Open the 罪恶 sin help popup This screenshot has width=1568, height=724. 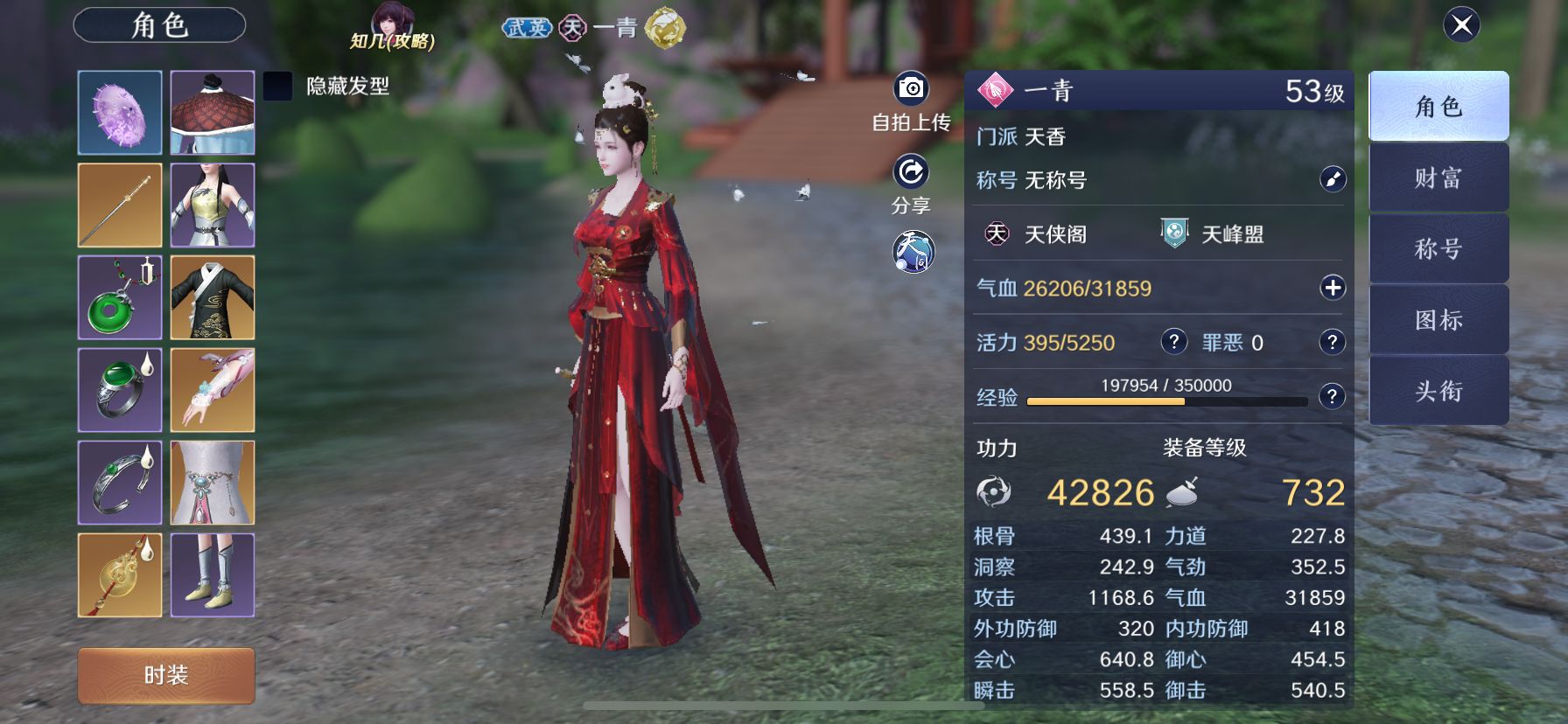coord(1331,342)
